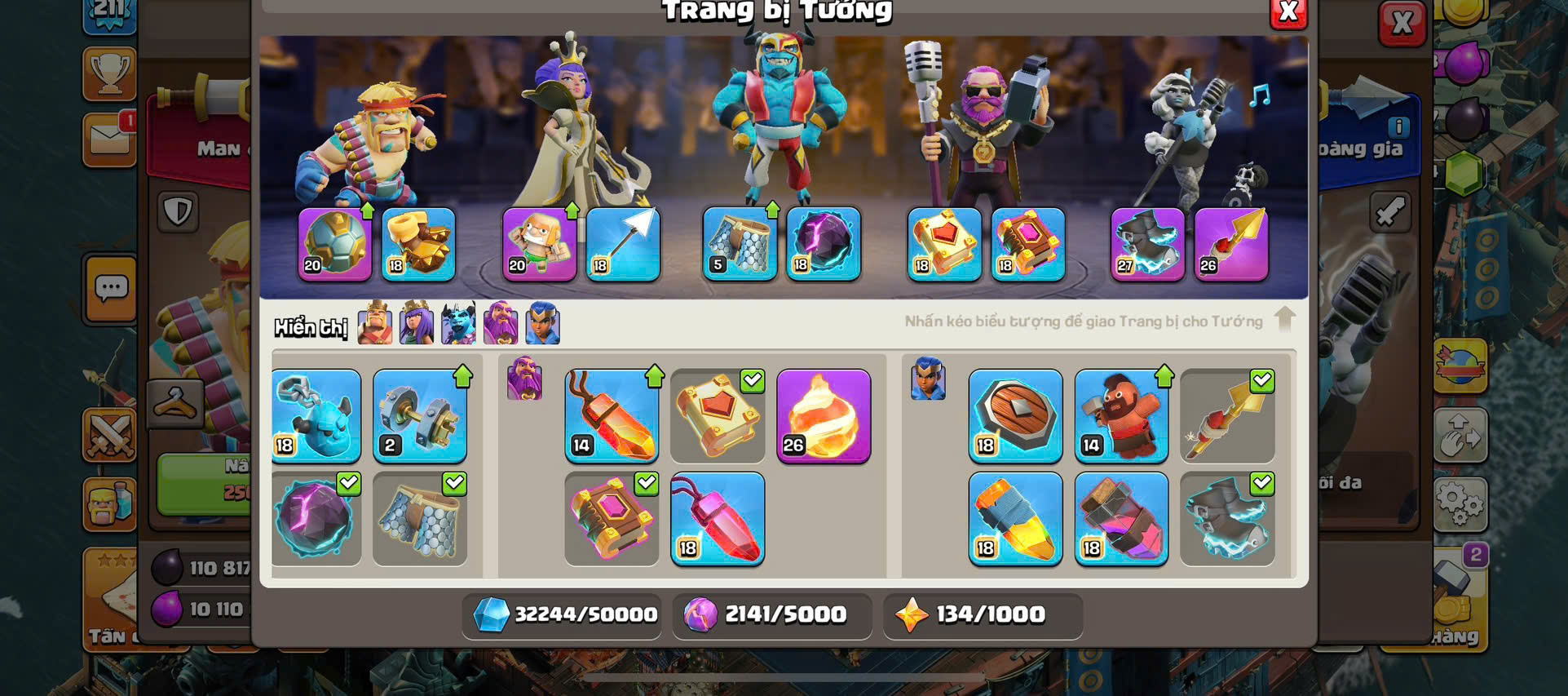The width and height of the screenshot is (1568, 696).
Task: Show the Grand Warden equipment filter
Action: [x=501, y=323]
